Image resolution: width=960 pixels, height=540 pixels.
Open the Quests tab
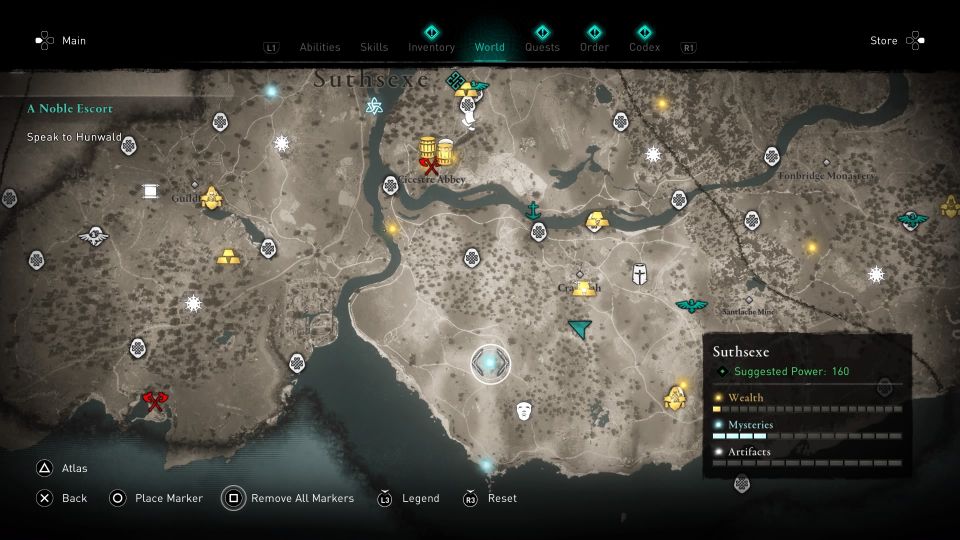click(542, 47)
